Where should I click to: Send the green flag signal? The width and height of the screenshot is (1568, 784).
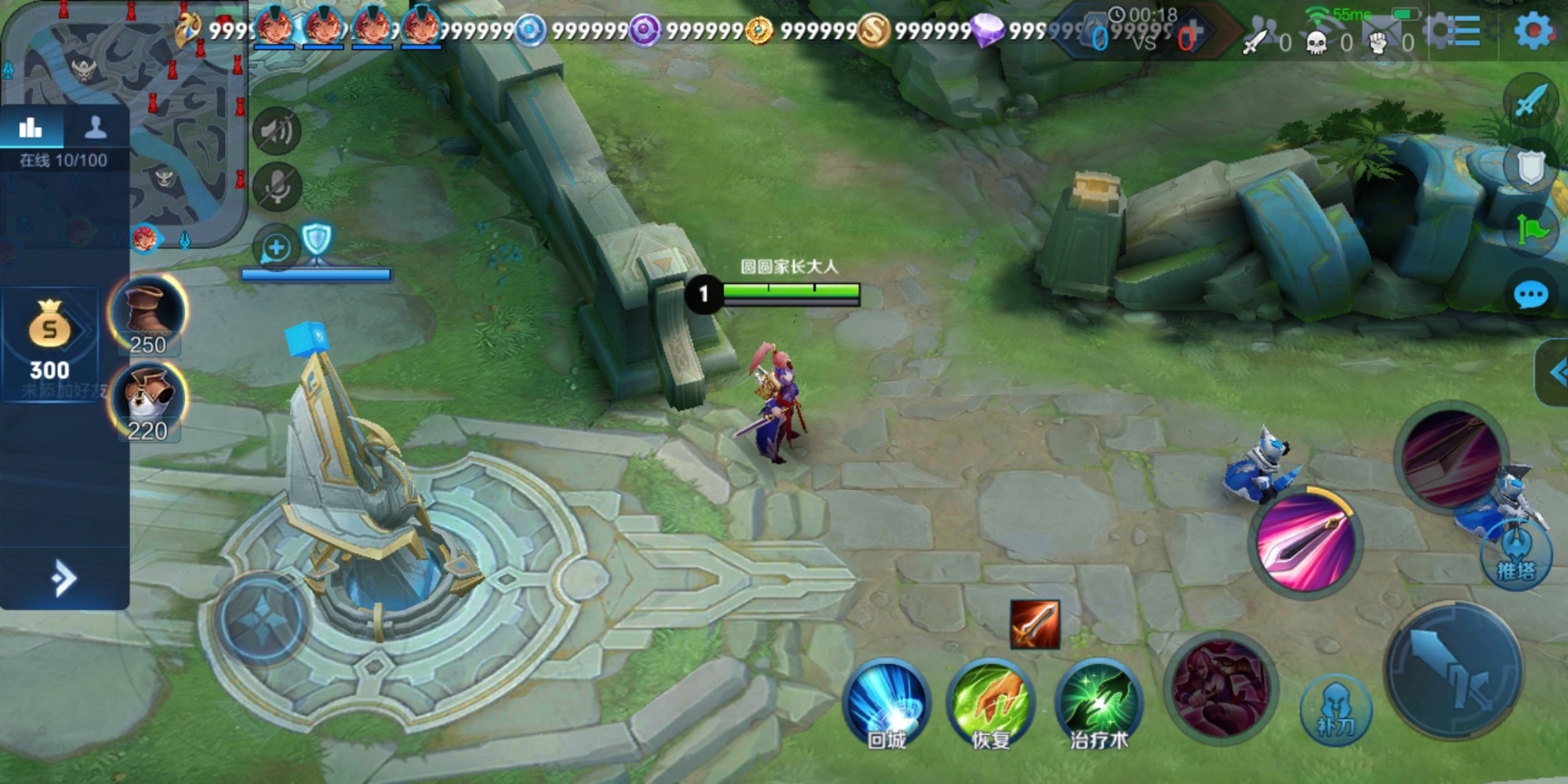[x=1530, y=230]
